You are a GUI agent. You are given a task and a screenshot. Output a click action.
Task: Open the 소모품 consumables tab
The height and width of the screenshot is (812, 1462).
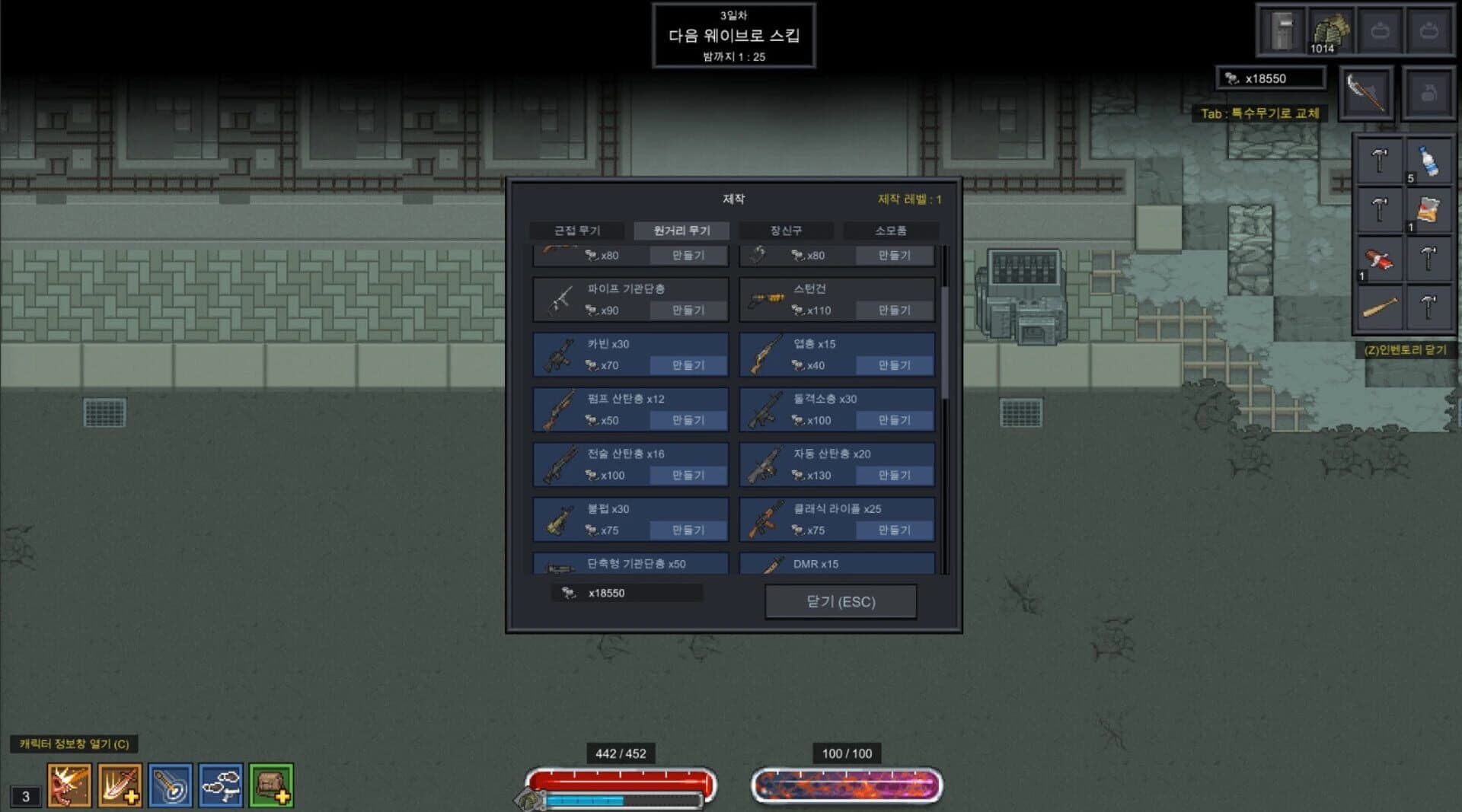(891, 231)
